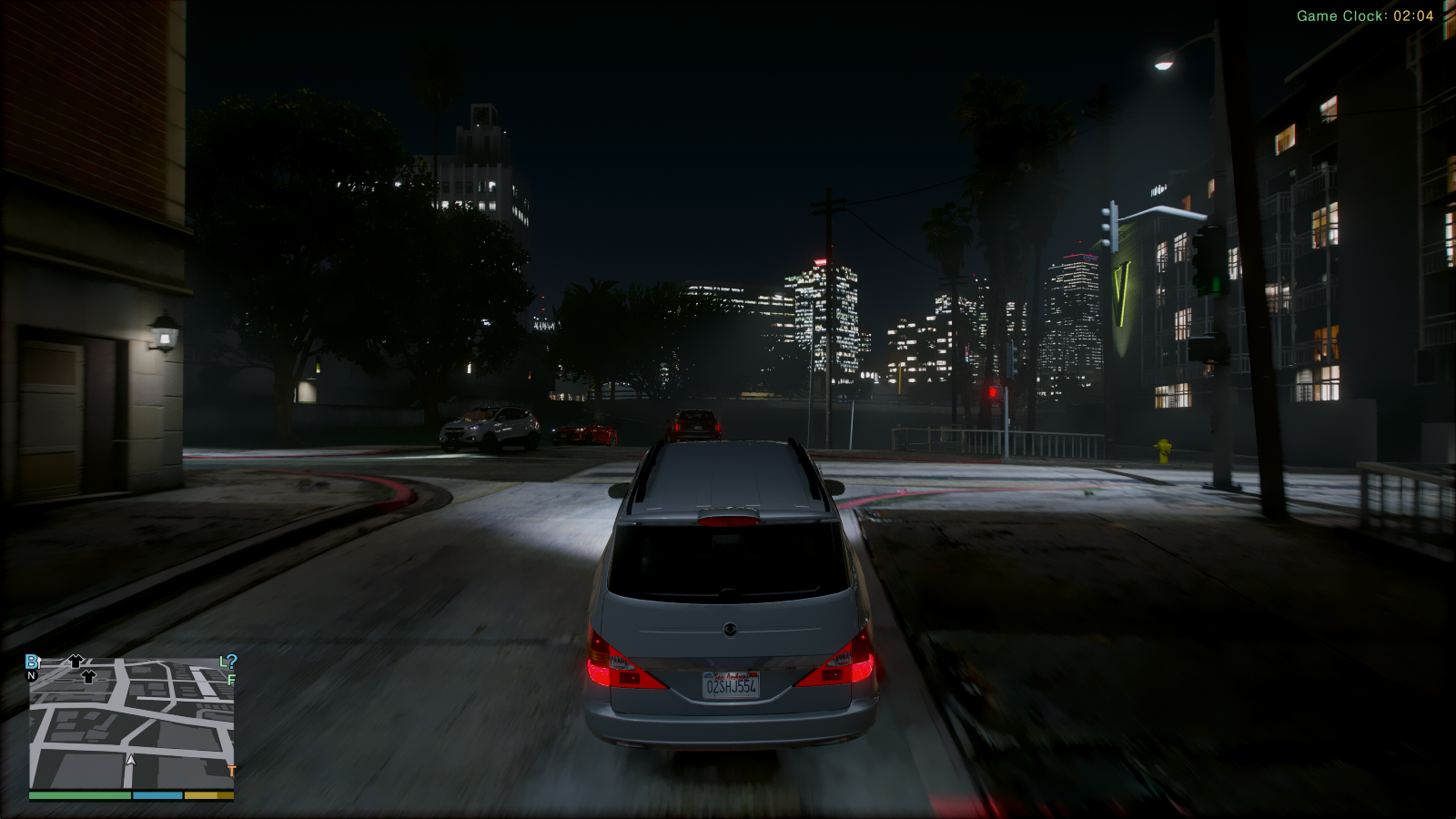Click the white player arrow on minimap
The image size is (1456, 819).
point(131,759)
